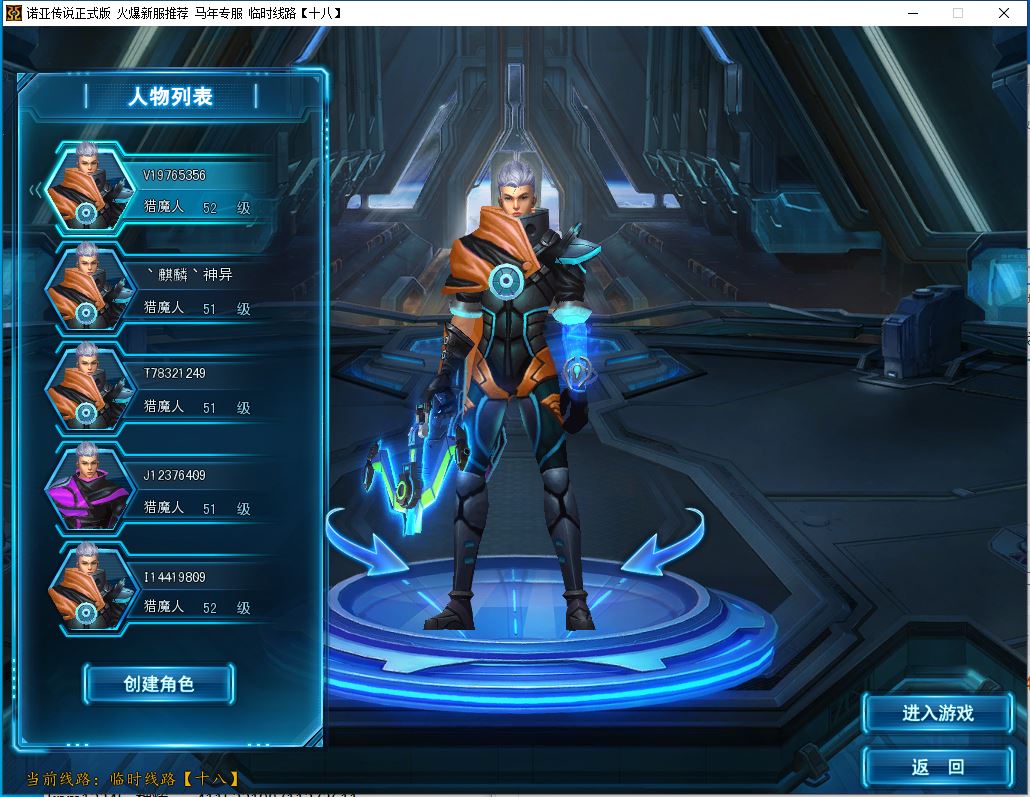Enter the game with 进入游戏
The height and width of the screenshot is (797, 1030).
click(x=937, y=713)
